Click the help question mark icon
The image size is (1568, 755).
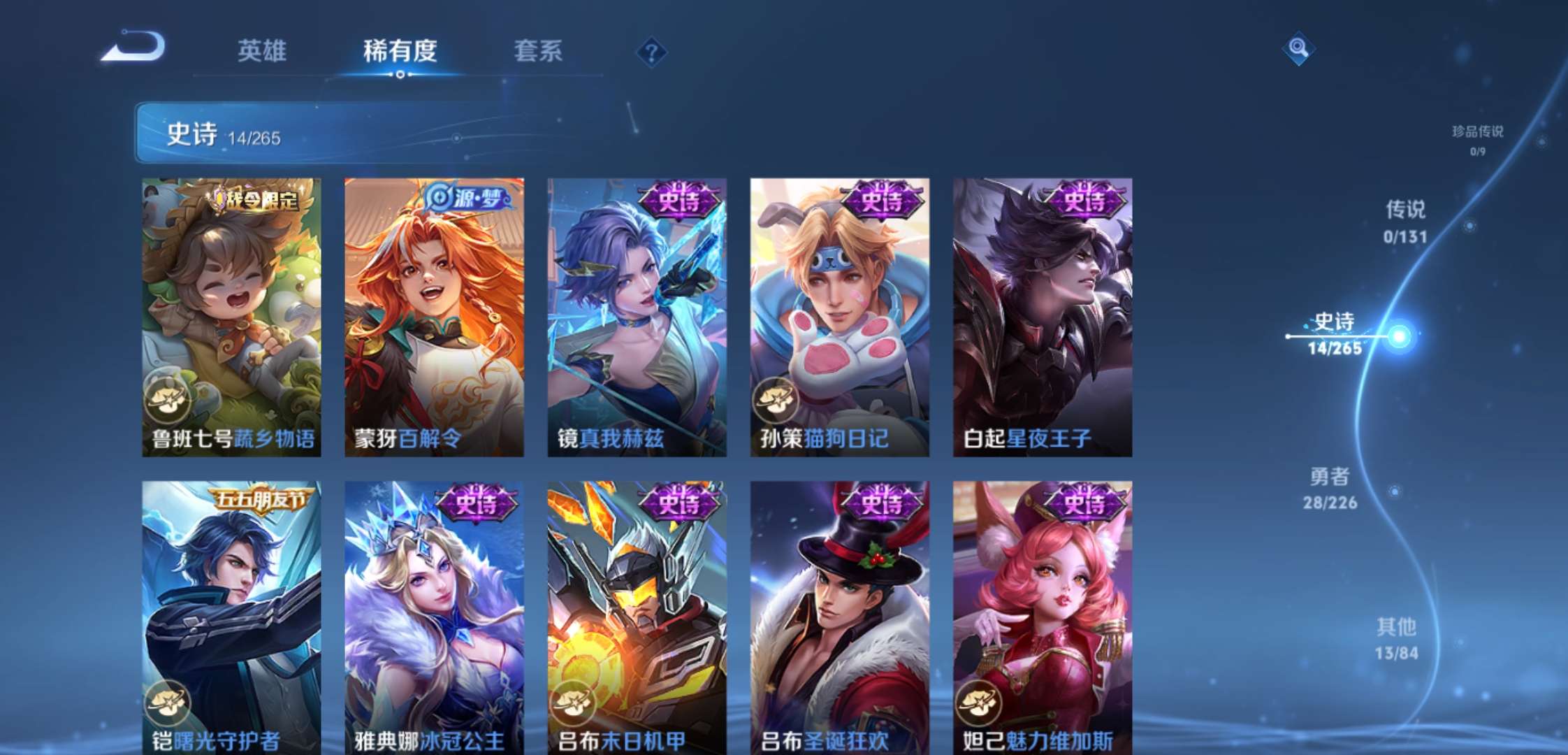(x=653, y=52)
